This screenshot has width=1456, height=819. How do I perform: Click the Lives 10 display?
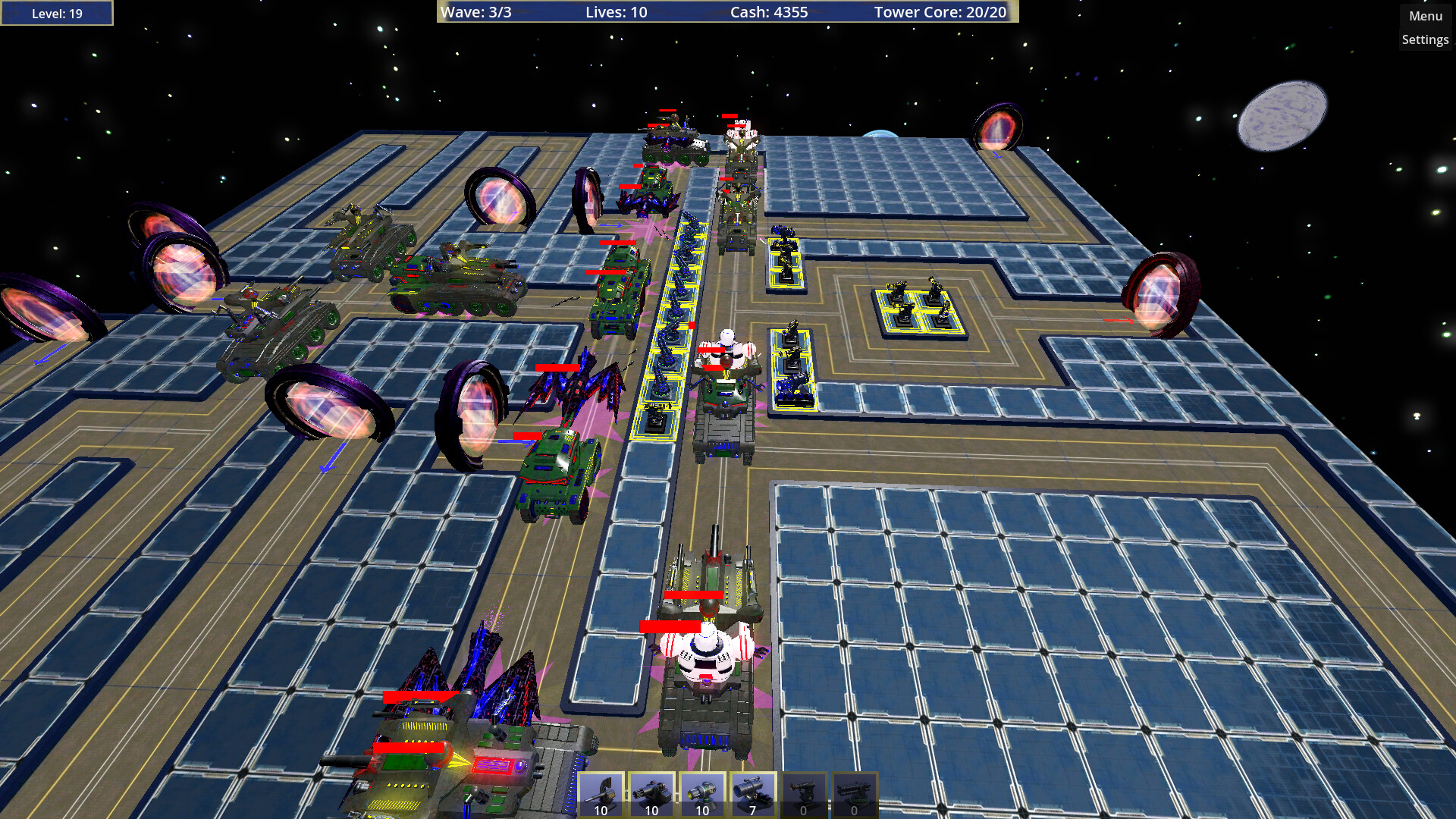point(614,12)
